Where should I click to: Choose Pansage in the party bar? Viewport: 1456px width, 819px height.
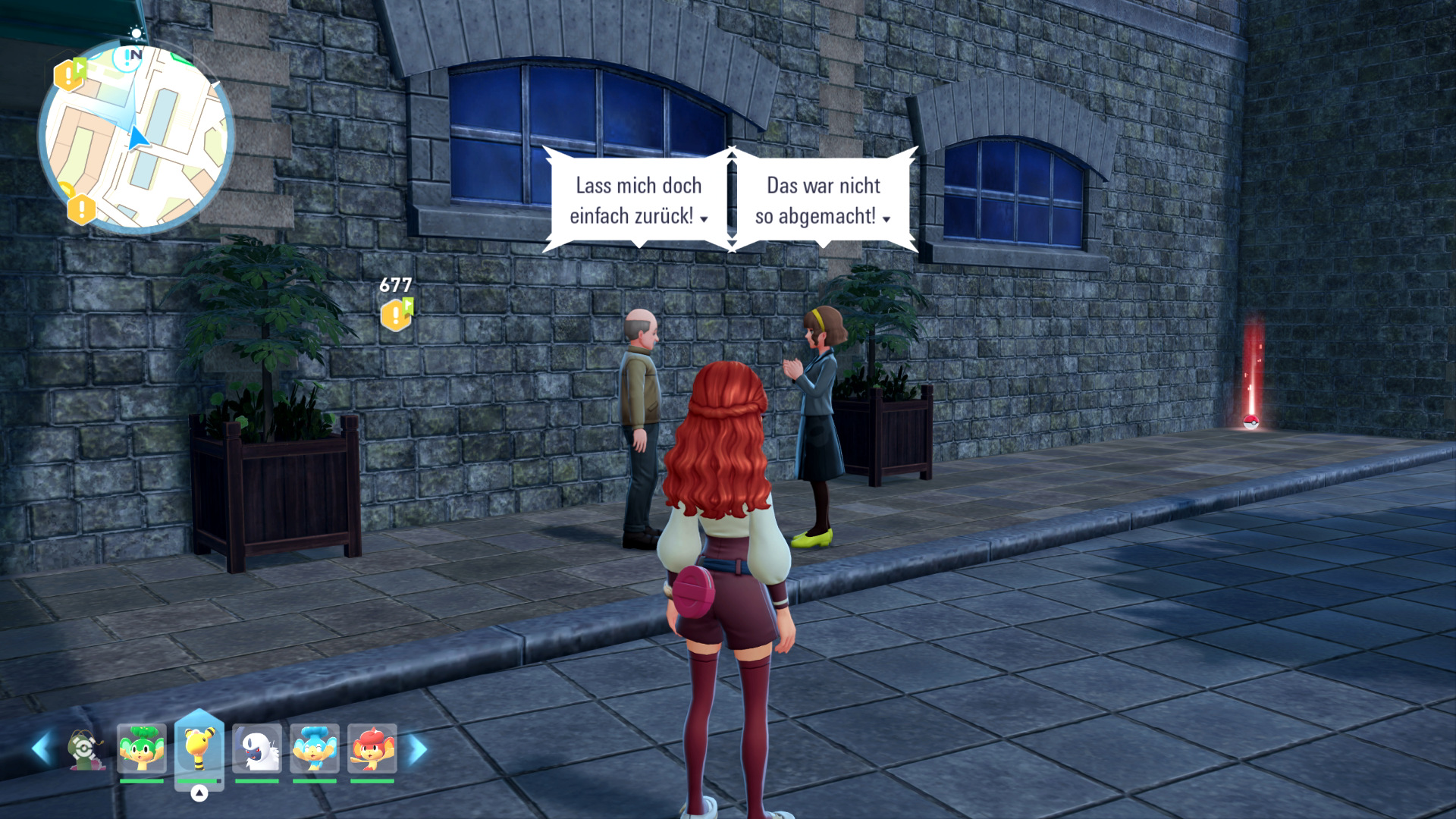(142, 748)
